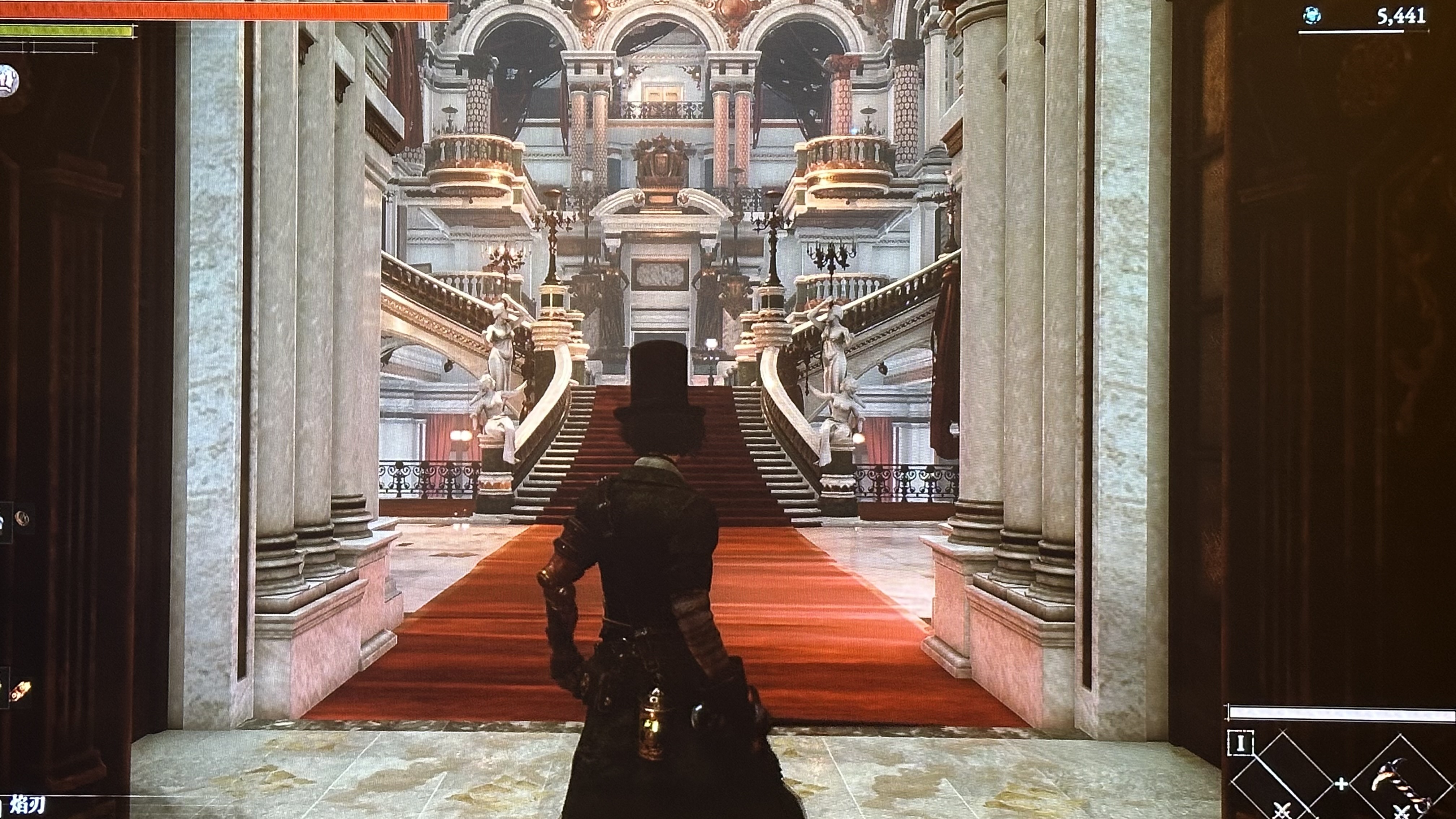Click the blue Ergo currency icon
The width and height of the screenshot is (1456, 819).
pos(1312,16)
